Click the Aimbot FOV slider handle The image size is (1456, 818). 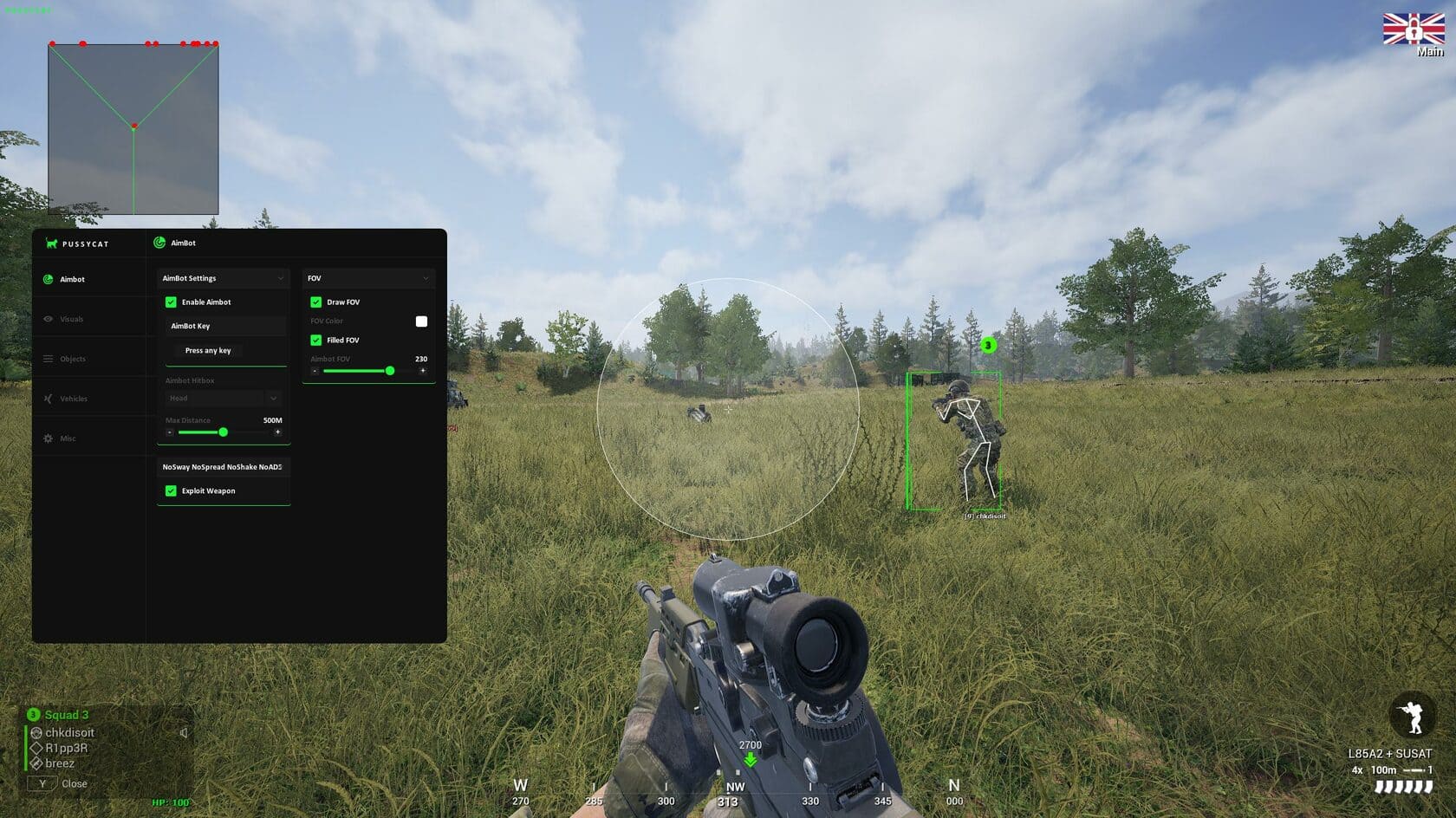click(x=390, y=371)
